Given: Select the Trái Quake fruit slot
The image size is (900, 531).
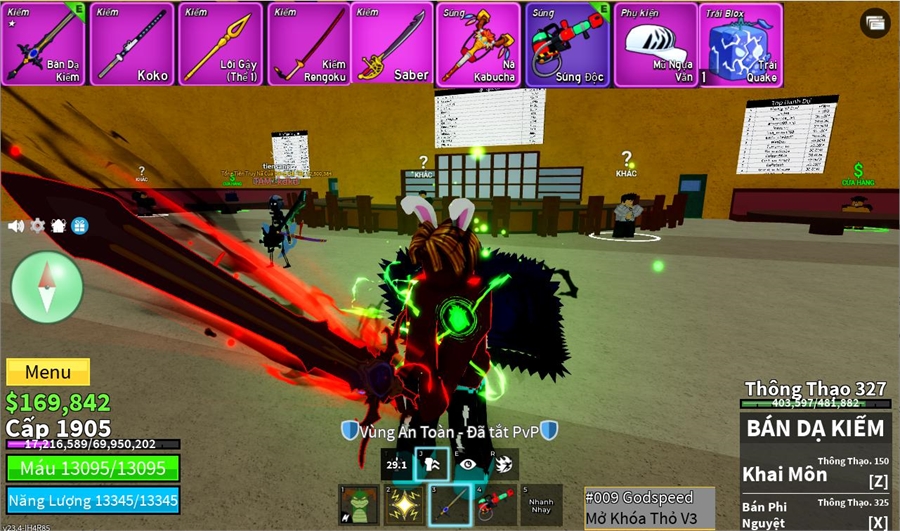Looking at the screenshot, I should tap(741, 44).
